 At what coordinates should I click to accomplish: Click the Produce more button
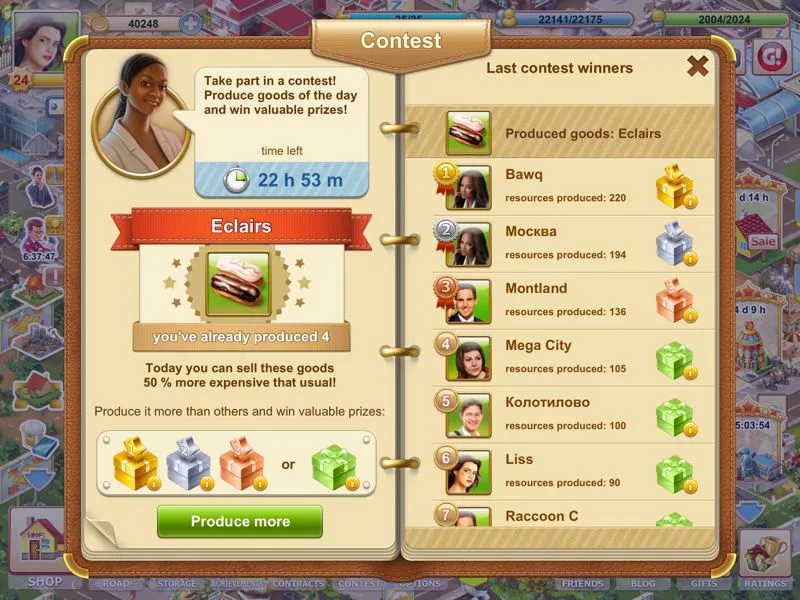click(x=240, y=521)
